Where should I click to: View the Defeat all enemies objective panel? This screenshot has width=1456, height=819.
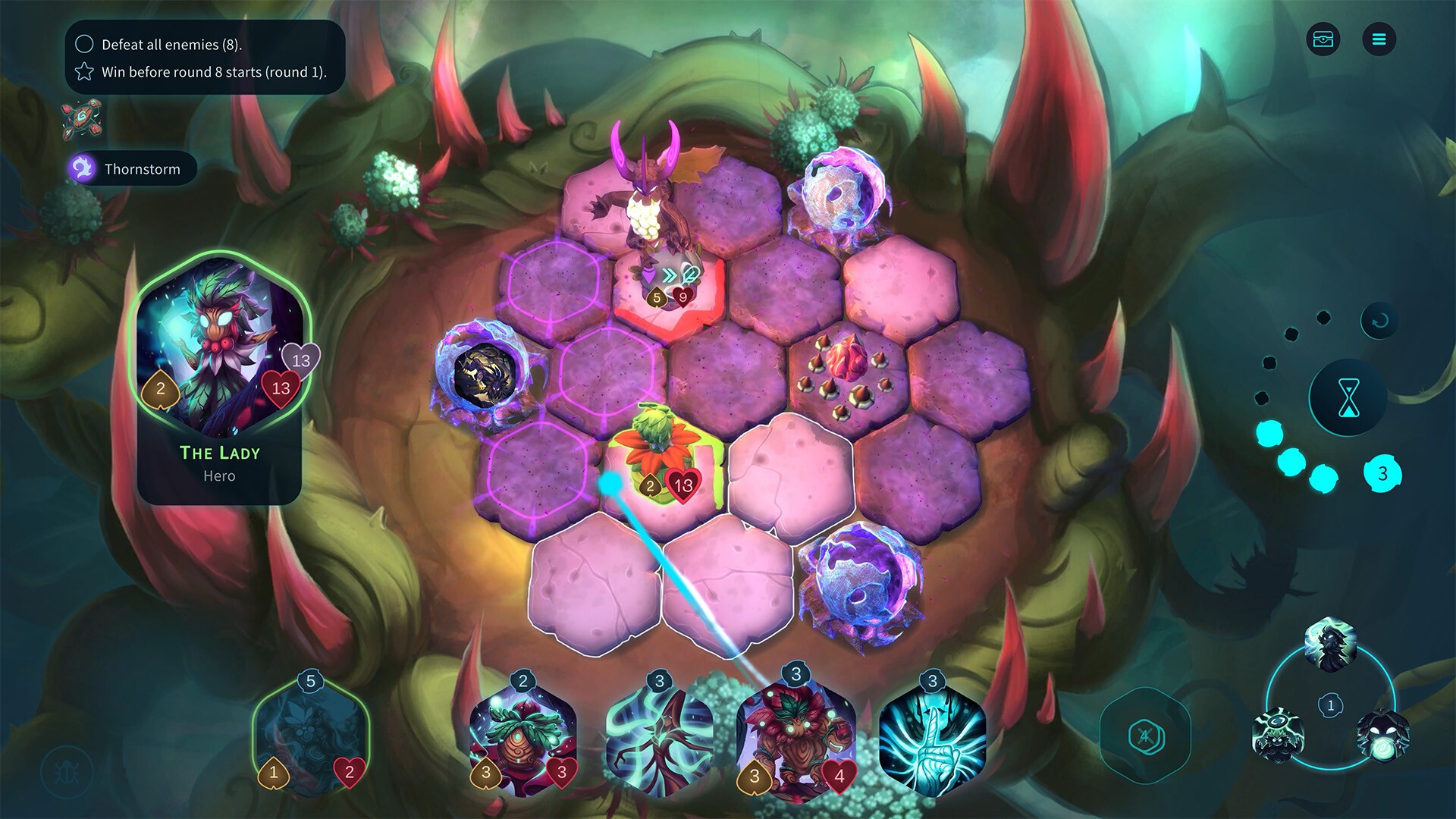click(x=205, y=58)
